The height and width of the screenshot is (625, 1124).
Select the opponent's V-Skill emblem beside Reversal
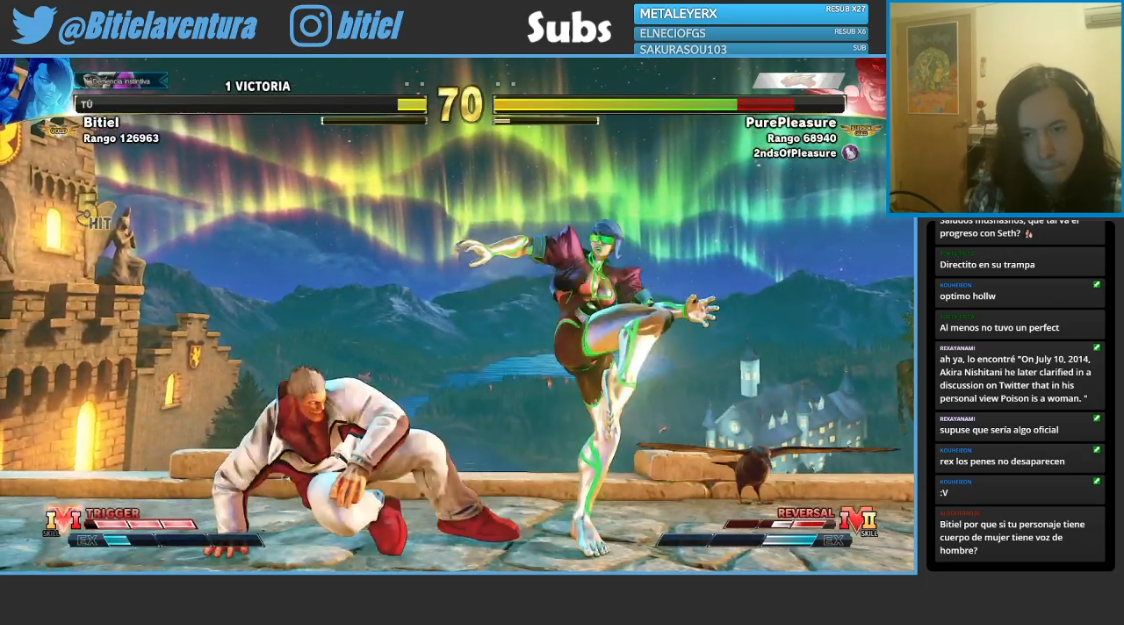[857, 520]
